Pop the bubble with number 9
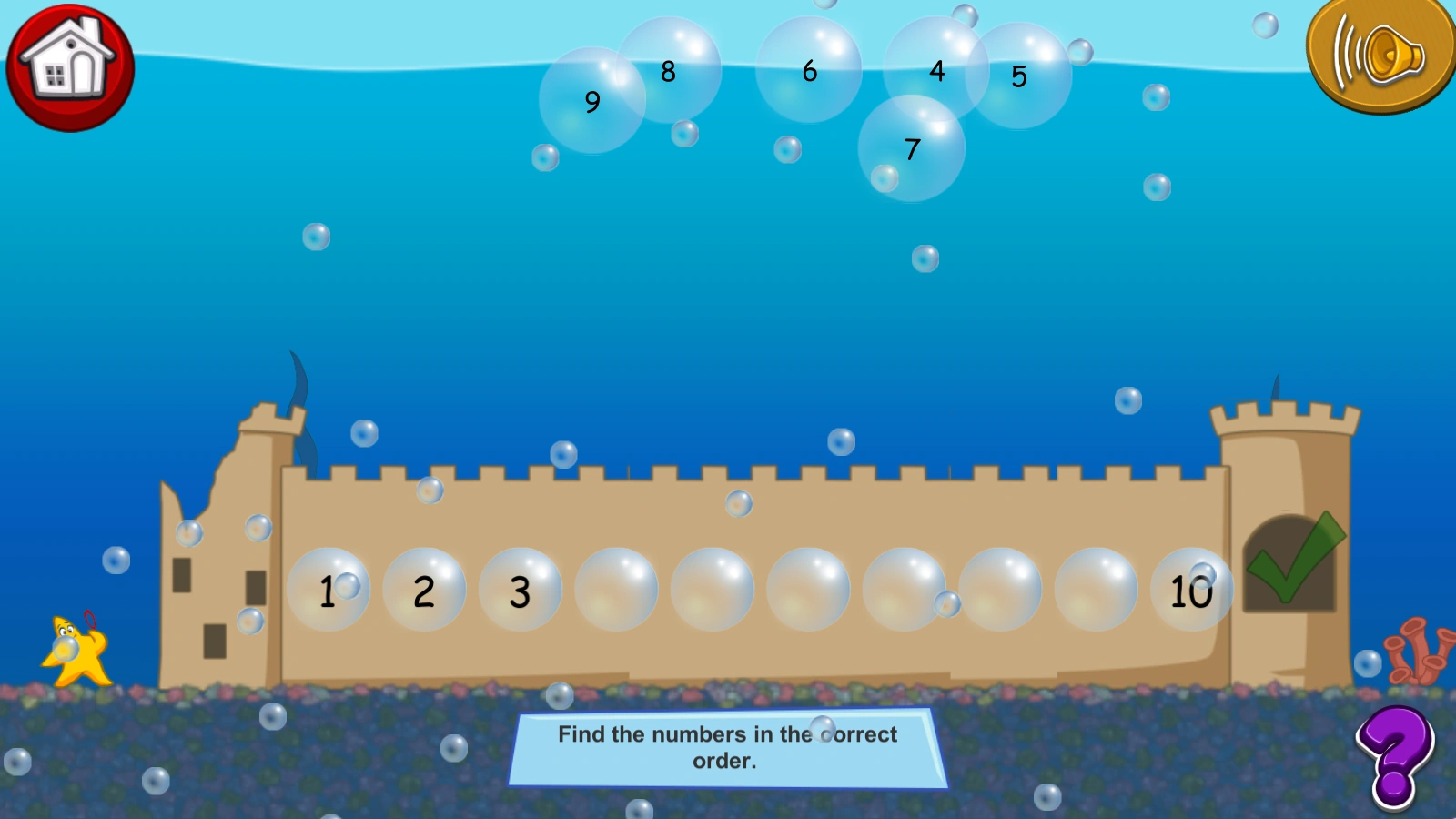 click(x=591, y=103)
